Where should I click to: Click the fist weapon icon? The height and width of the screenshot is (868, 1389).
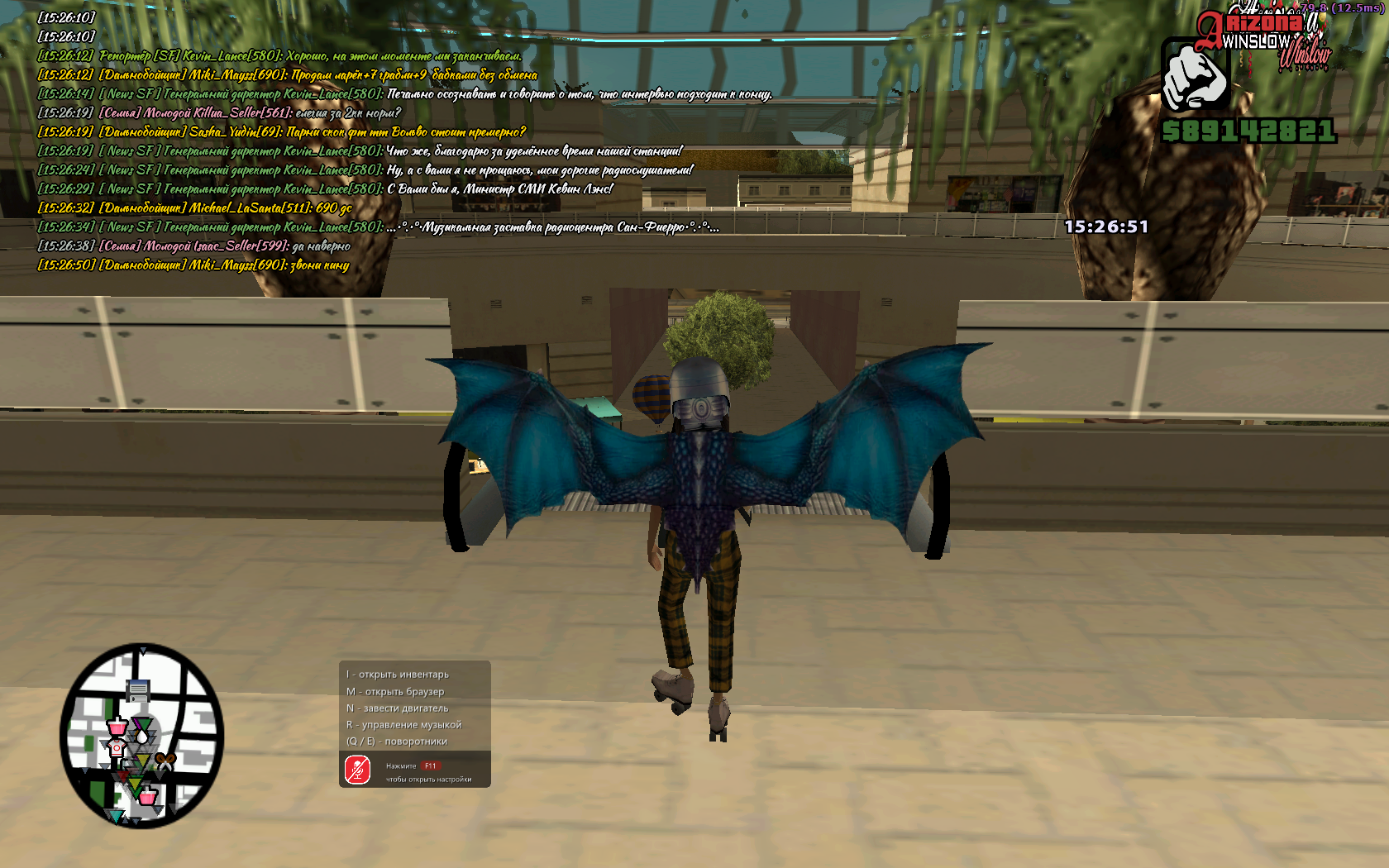pos(1195,76)
